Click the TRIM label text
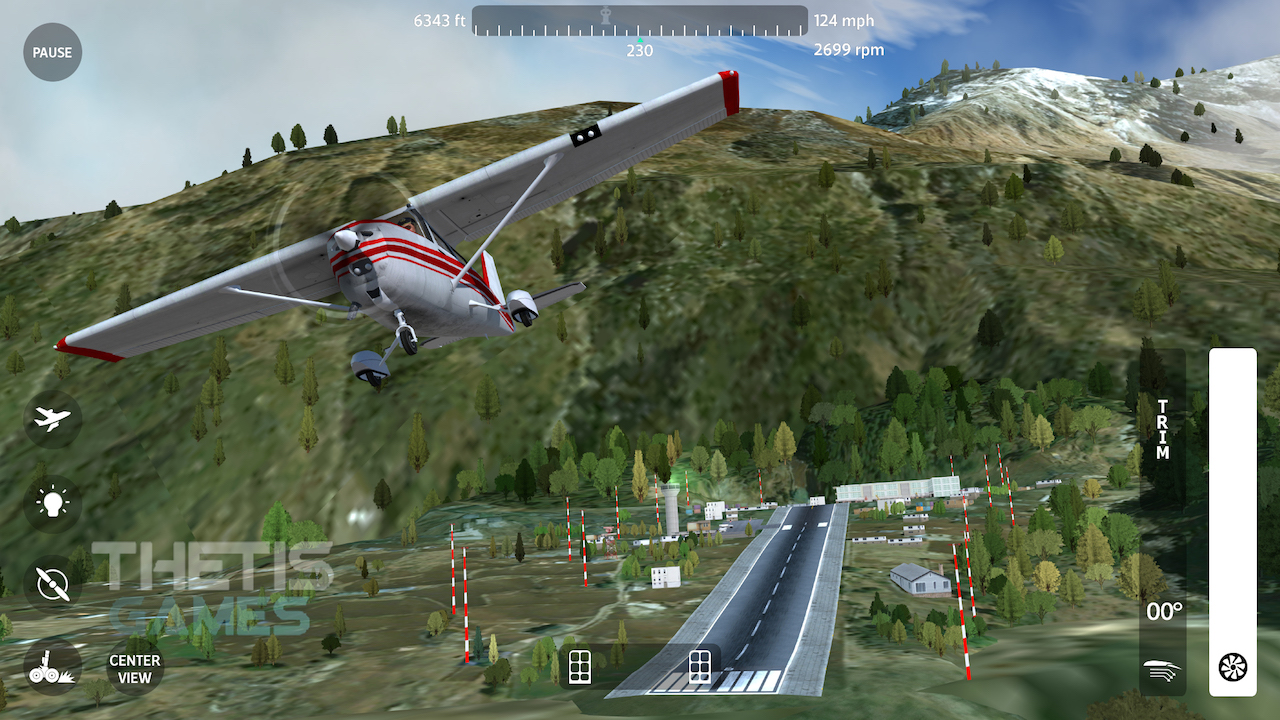 (x=1161, y=428)
